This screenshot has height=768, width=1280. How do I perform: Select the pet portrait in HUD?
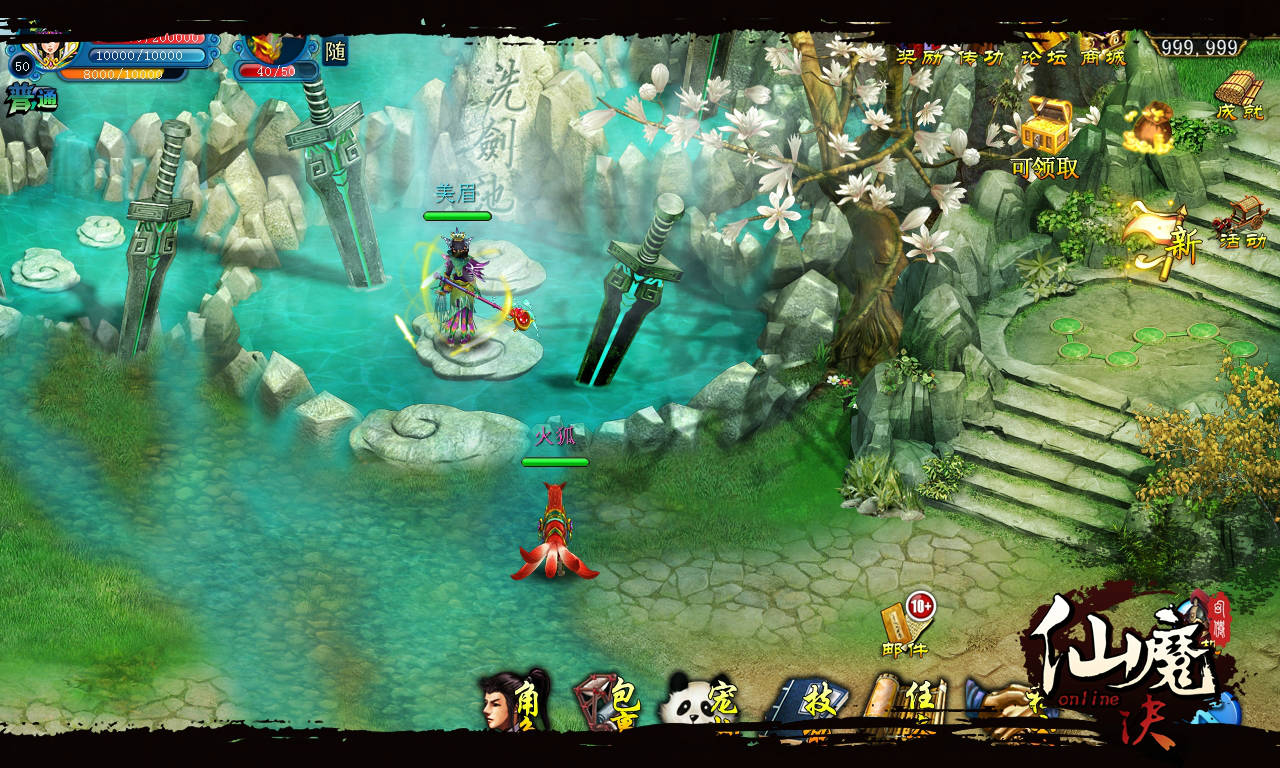click(x=266, y=47)
